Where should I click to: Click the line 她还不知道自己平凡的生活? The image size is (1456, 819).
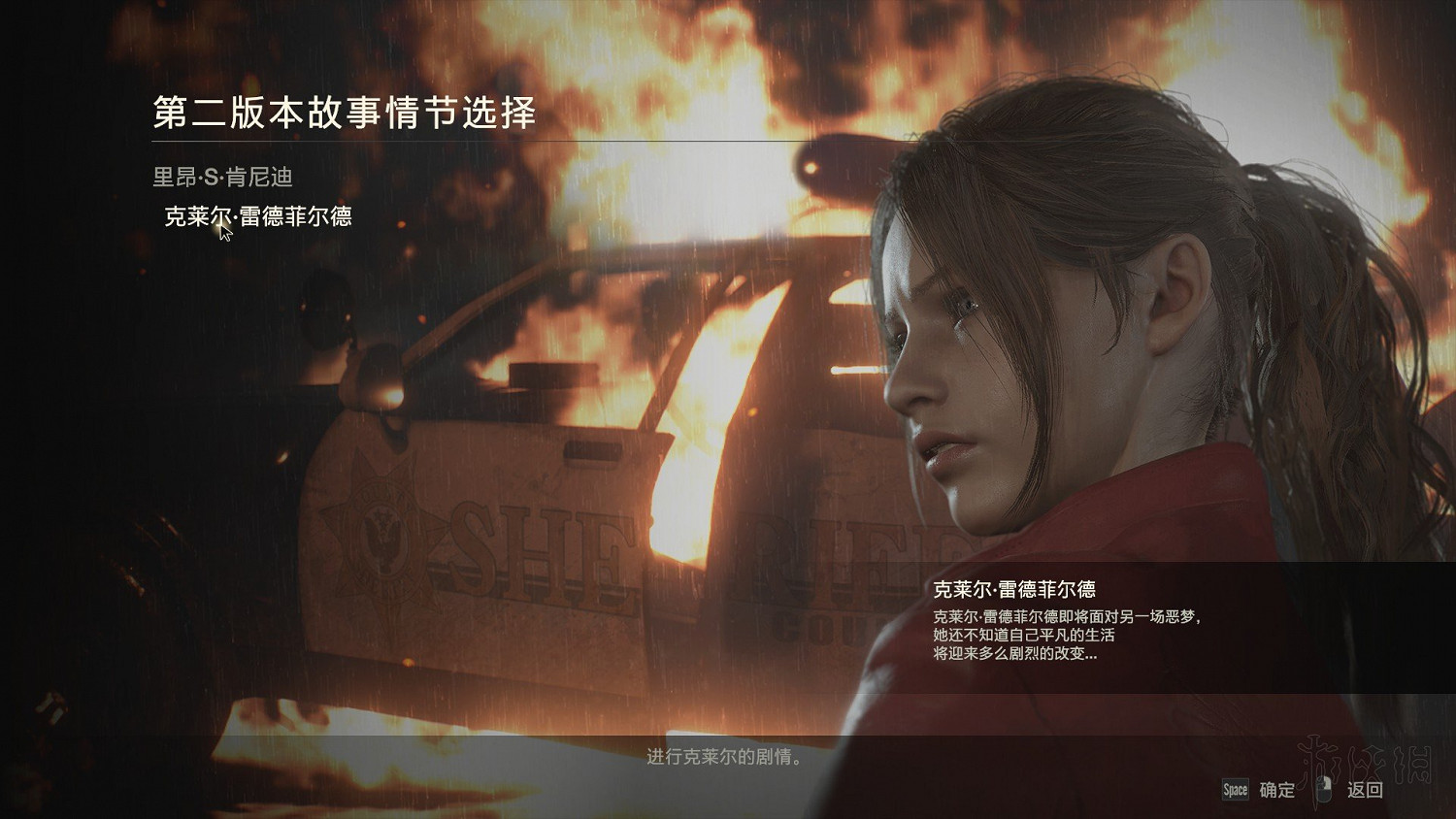(x=1025, y=636)
